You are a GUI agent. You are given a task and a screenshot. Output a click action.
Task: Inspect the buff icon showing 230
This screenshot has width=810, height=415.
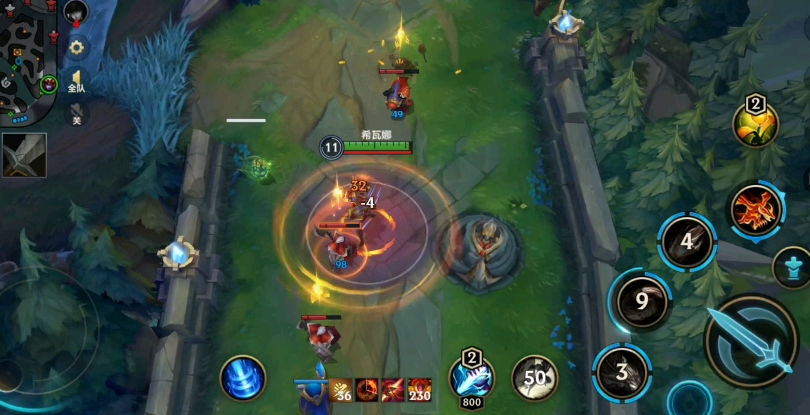pyautogui.click(x=420, y=389)
